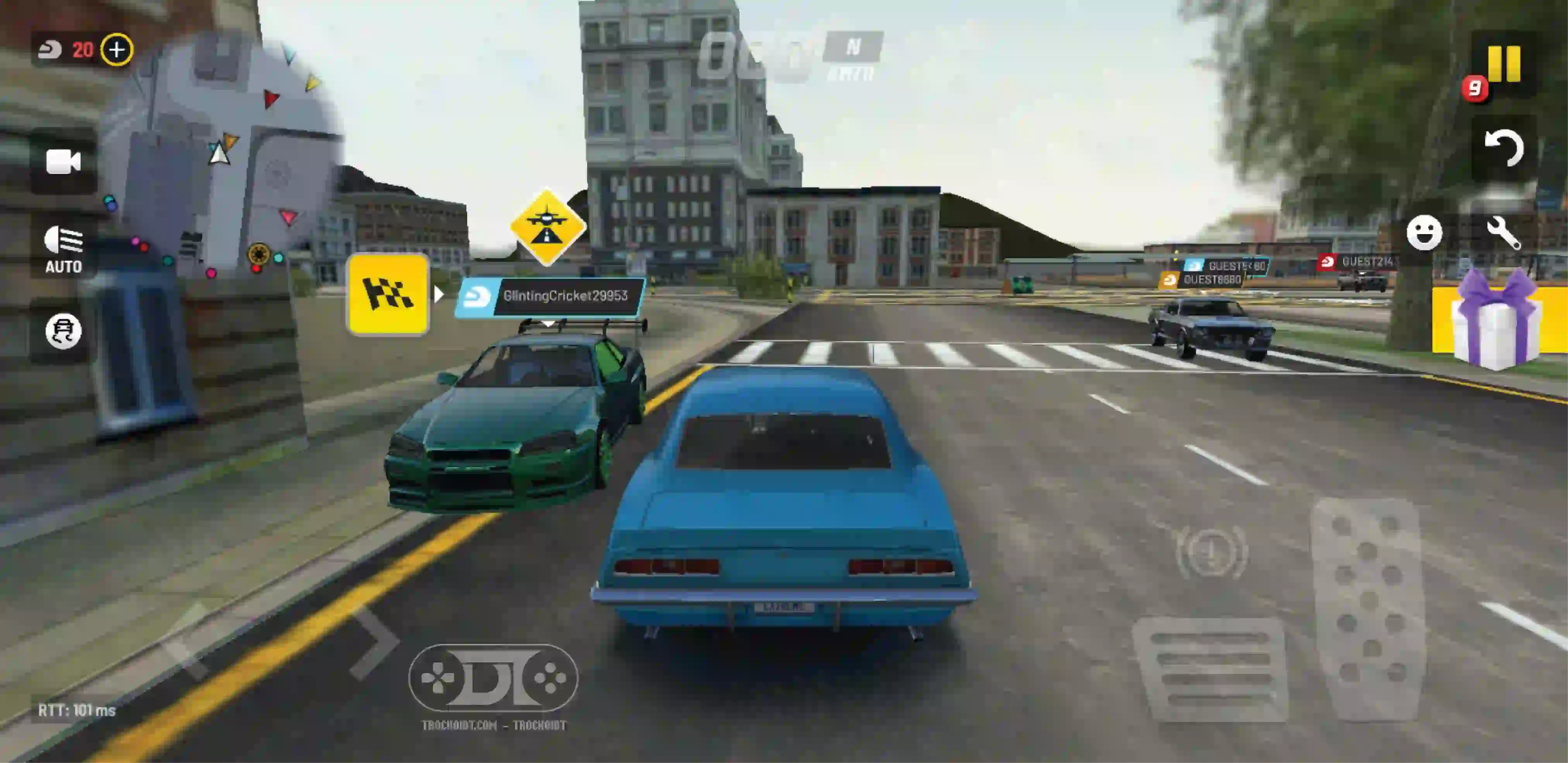
Task: Engage the handbrake circle icon
Action: pyautogui.click(x=1211, y=552)
